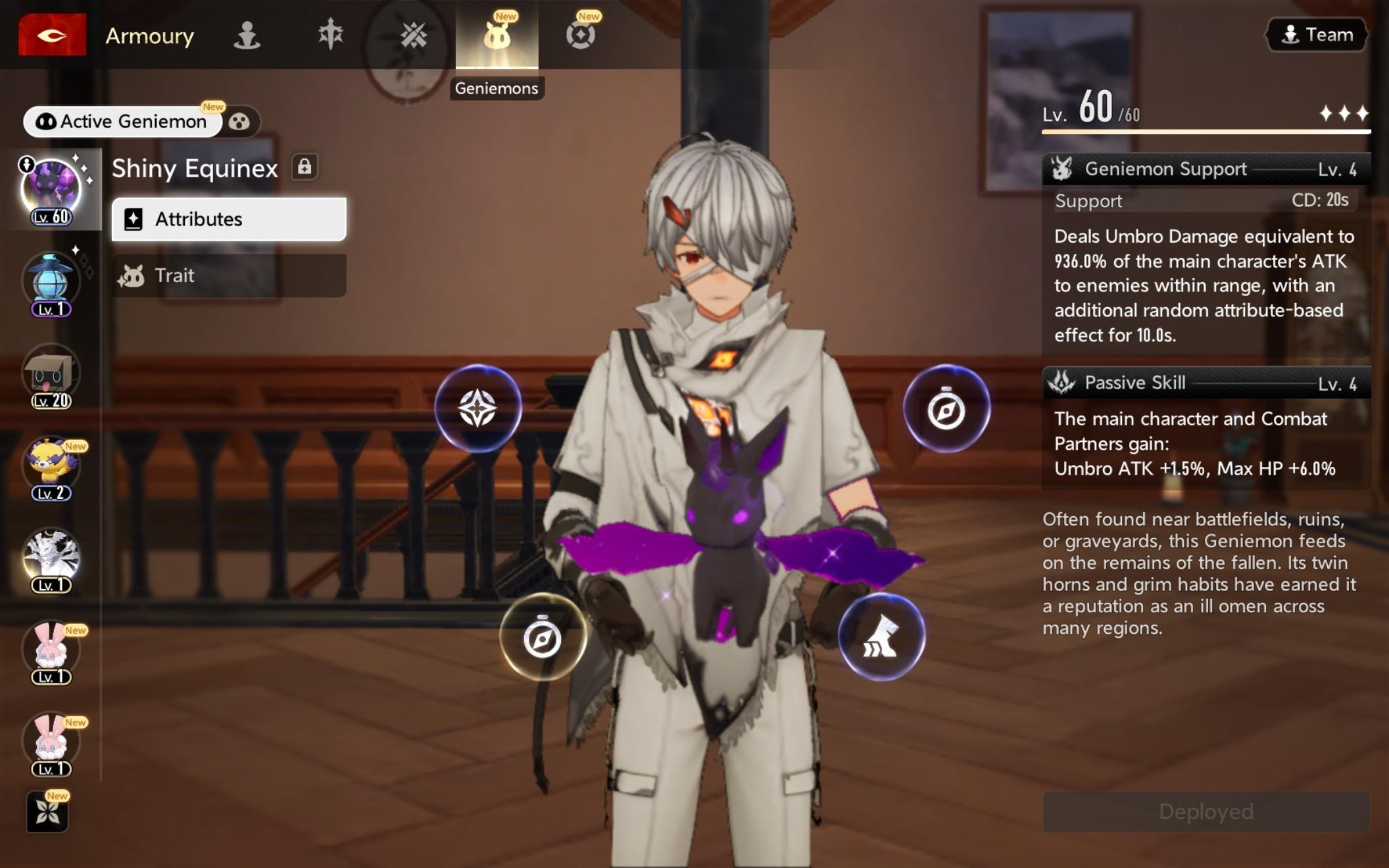Open the flower icon at list bottom
Image resolution: width=1389 pixels, height=868 pixels.
click(47, 813)
